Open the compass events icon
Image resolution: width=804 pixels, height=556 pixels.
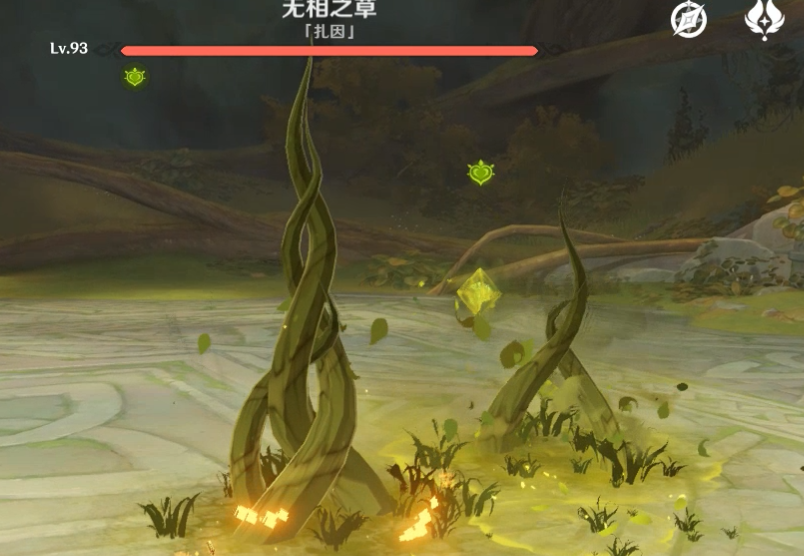(688, 19)
